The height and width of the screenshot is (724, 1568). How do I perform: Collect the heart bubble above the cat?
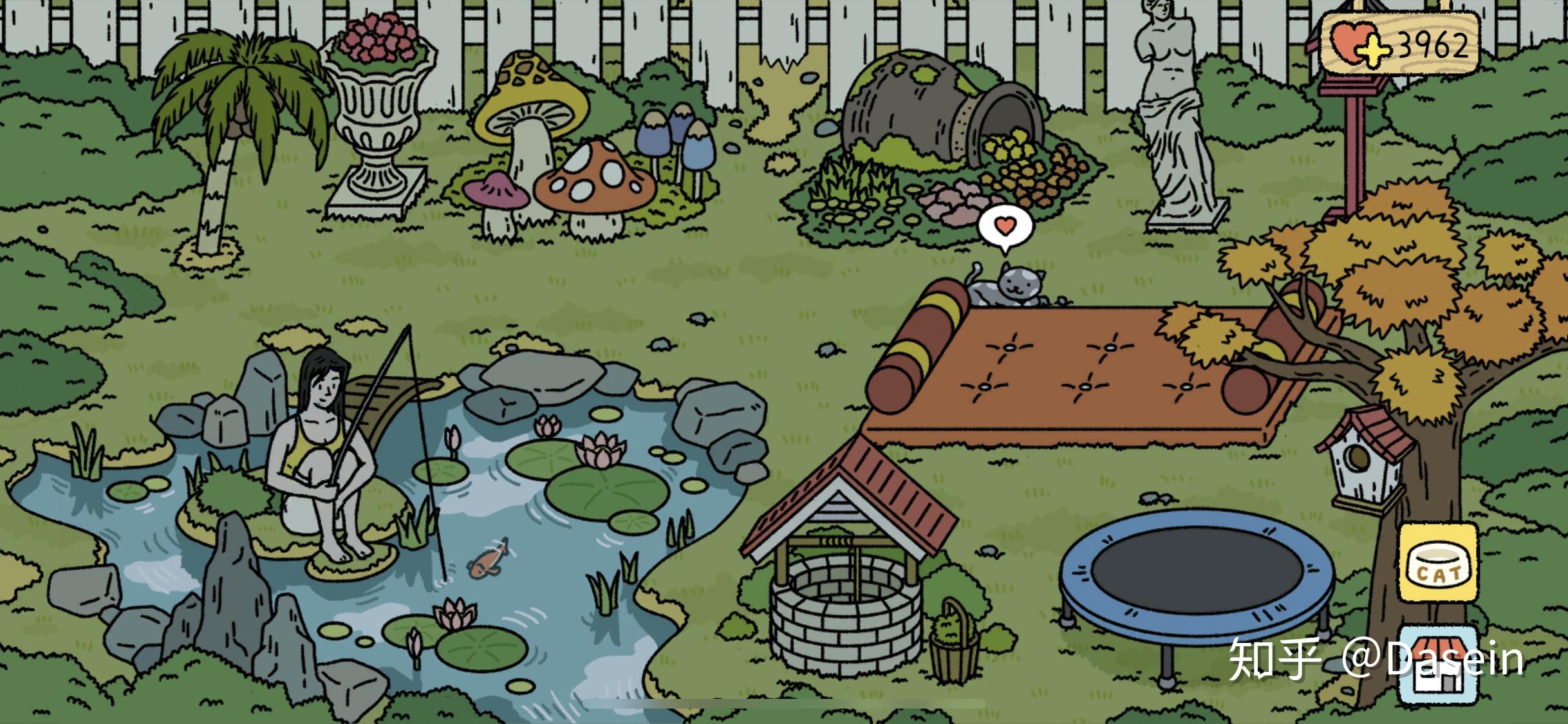(x=1005, y=227)
